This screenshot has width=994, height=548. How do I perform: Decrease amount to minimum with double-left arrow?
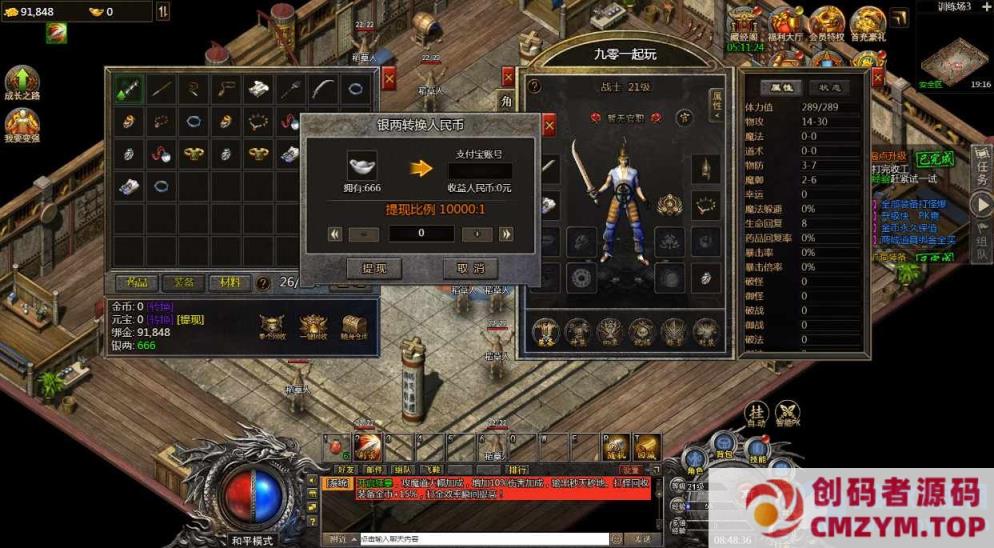(x=335, y=233)
